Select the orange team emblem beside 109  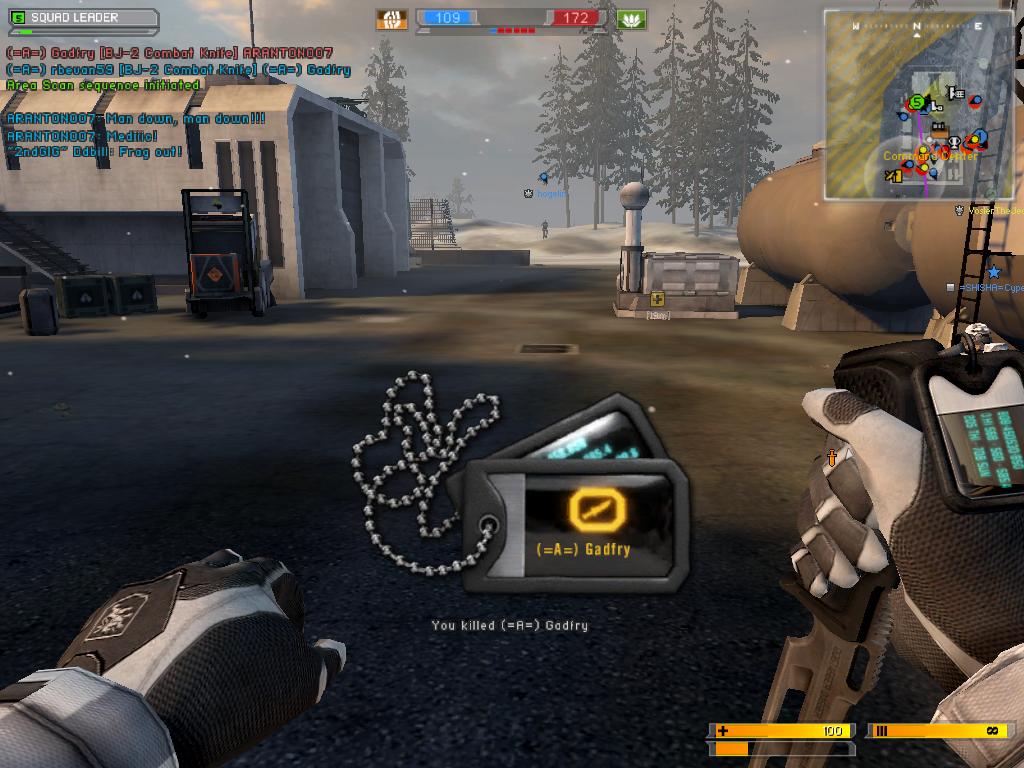pyautogui.click(x=392, y=19)
